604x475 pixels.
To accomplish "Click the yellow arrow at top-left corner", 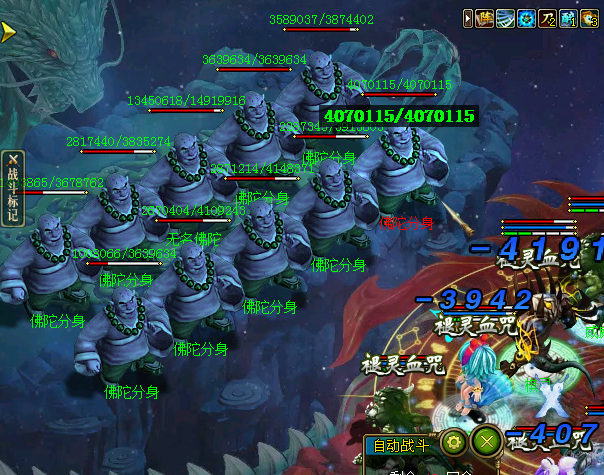I will 9,31.
